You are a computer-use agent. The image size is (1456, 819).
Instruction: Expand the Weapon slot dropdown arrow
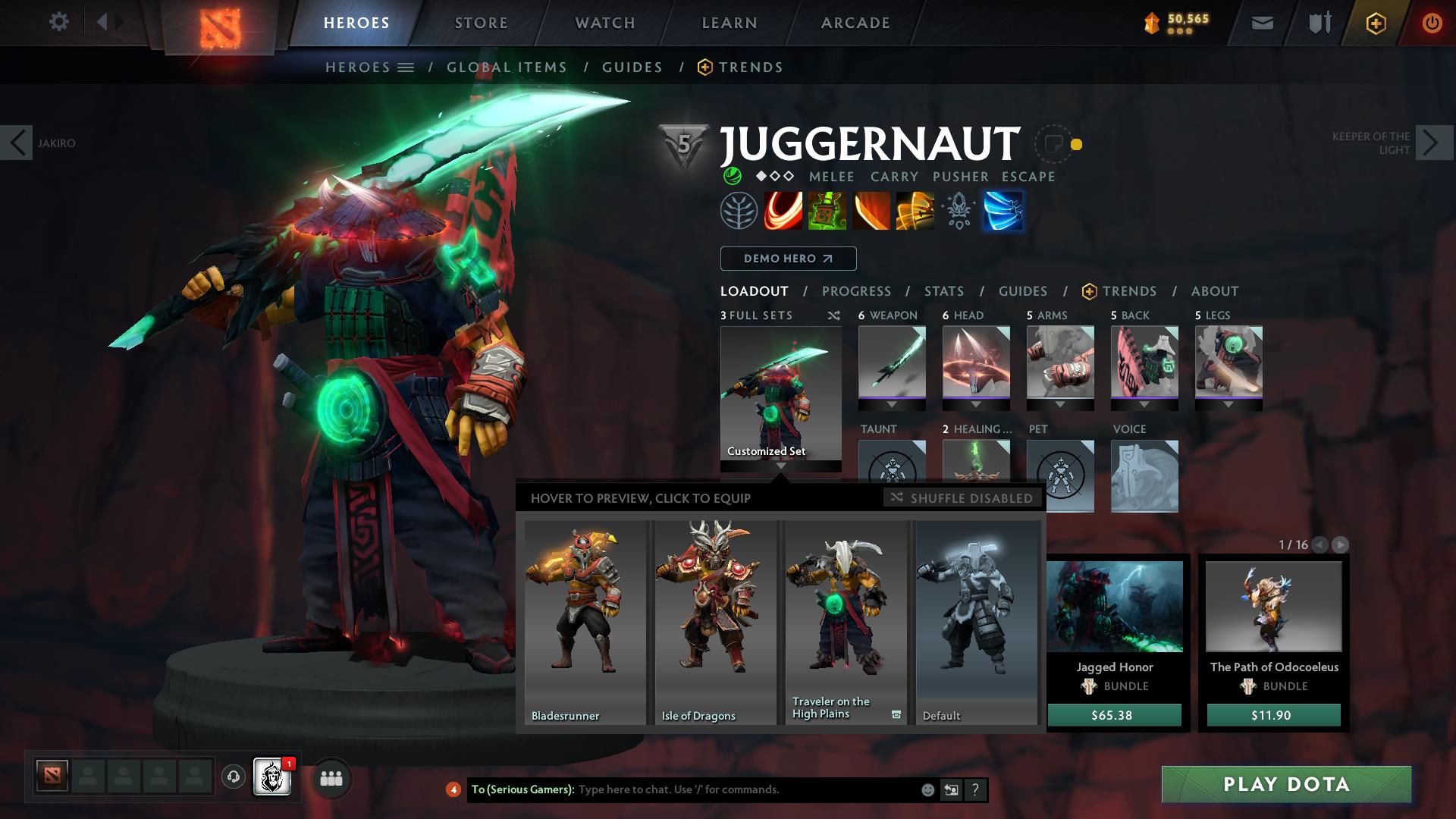892,405
